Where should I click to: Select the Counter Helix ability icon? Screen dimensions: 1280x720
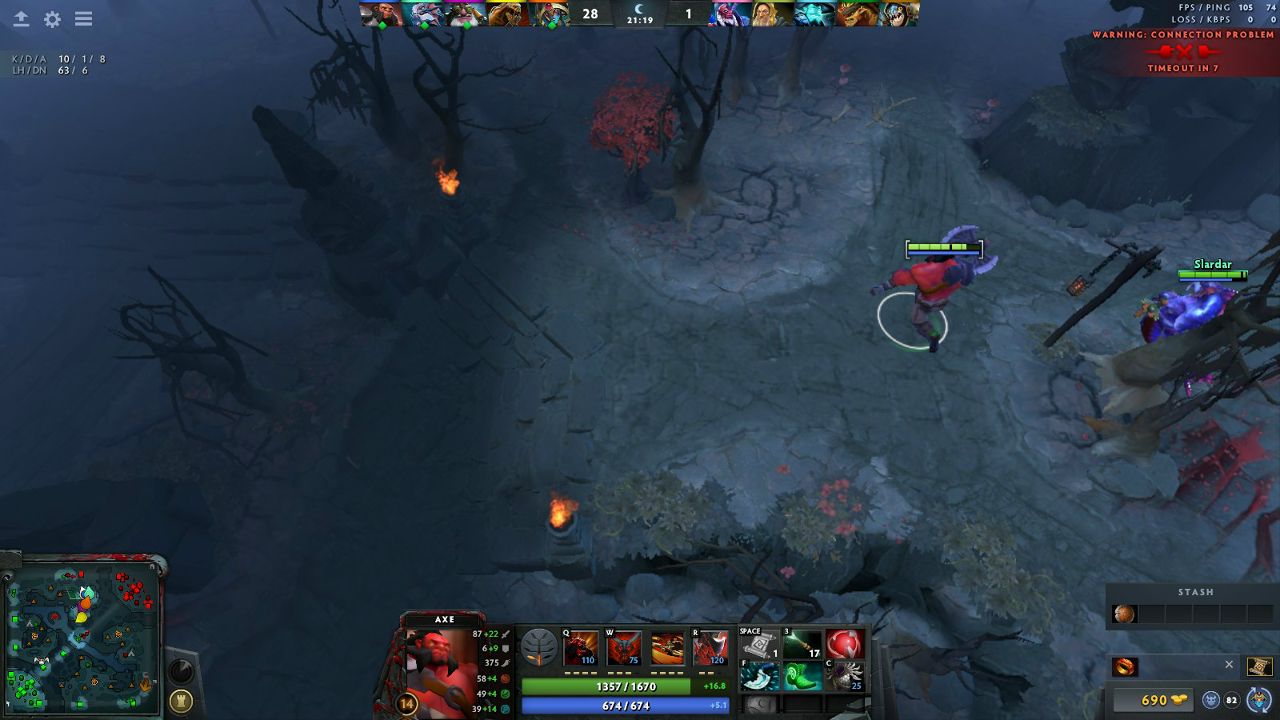pos(667,648)
